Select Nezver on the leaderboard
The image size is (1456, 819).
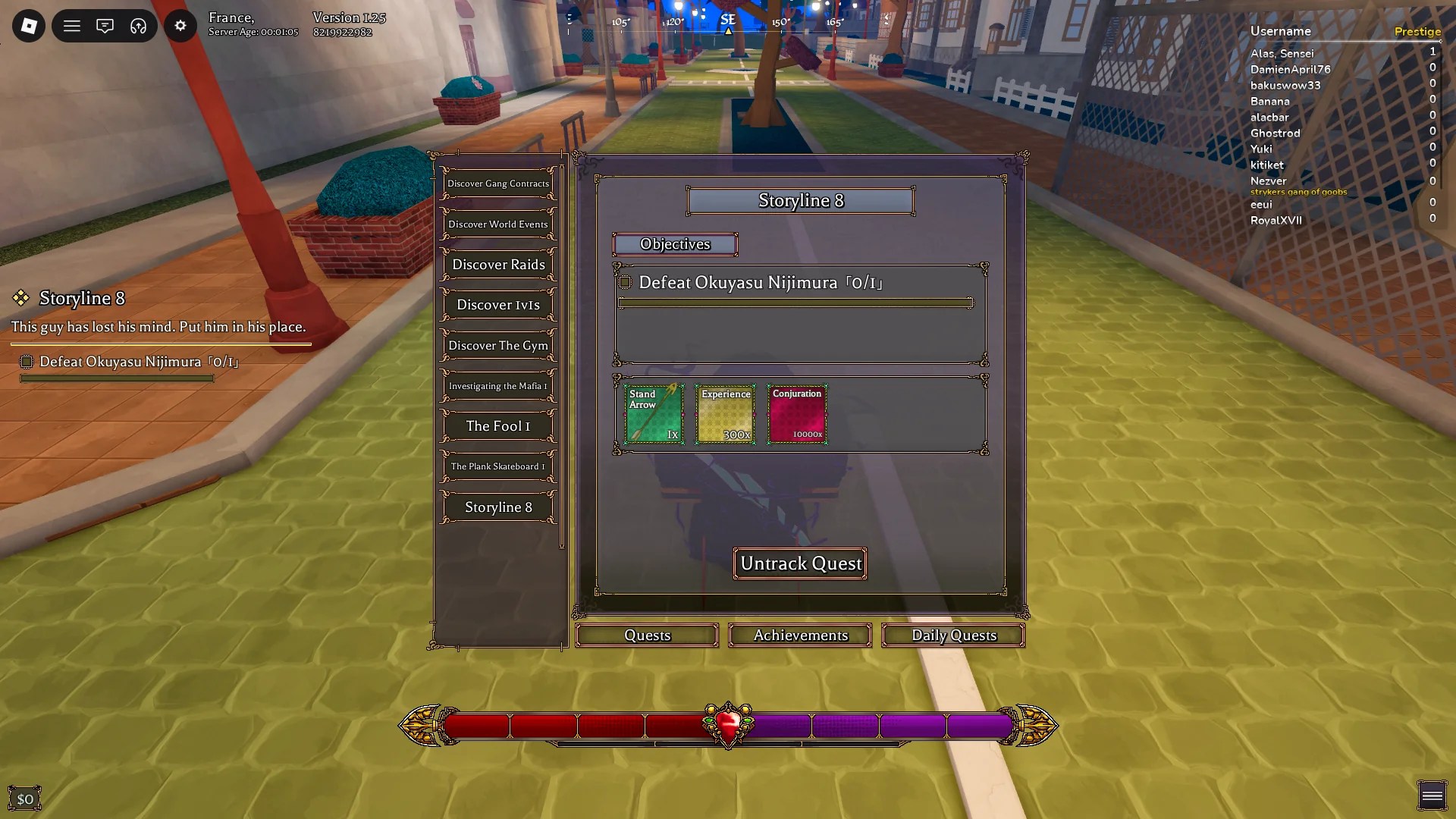click(x=1267, y=180)
